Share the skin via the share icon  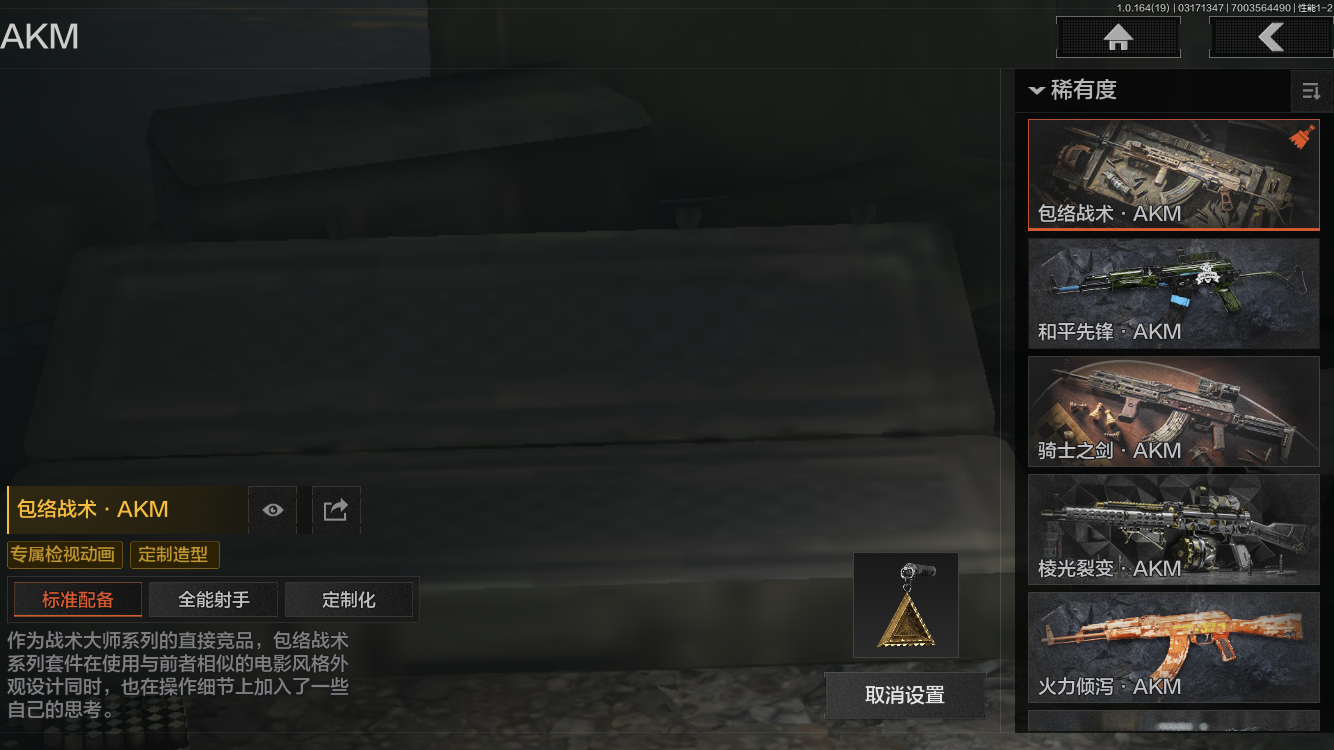pos(335,510)
